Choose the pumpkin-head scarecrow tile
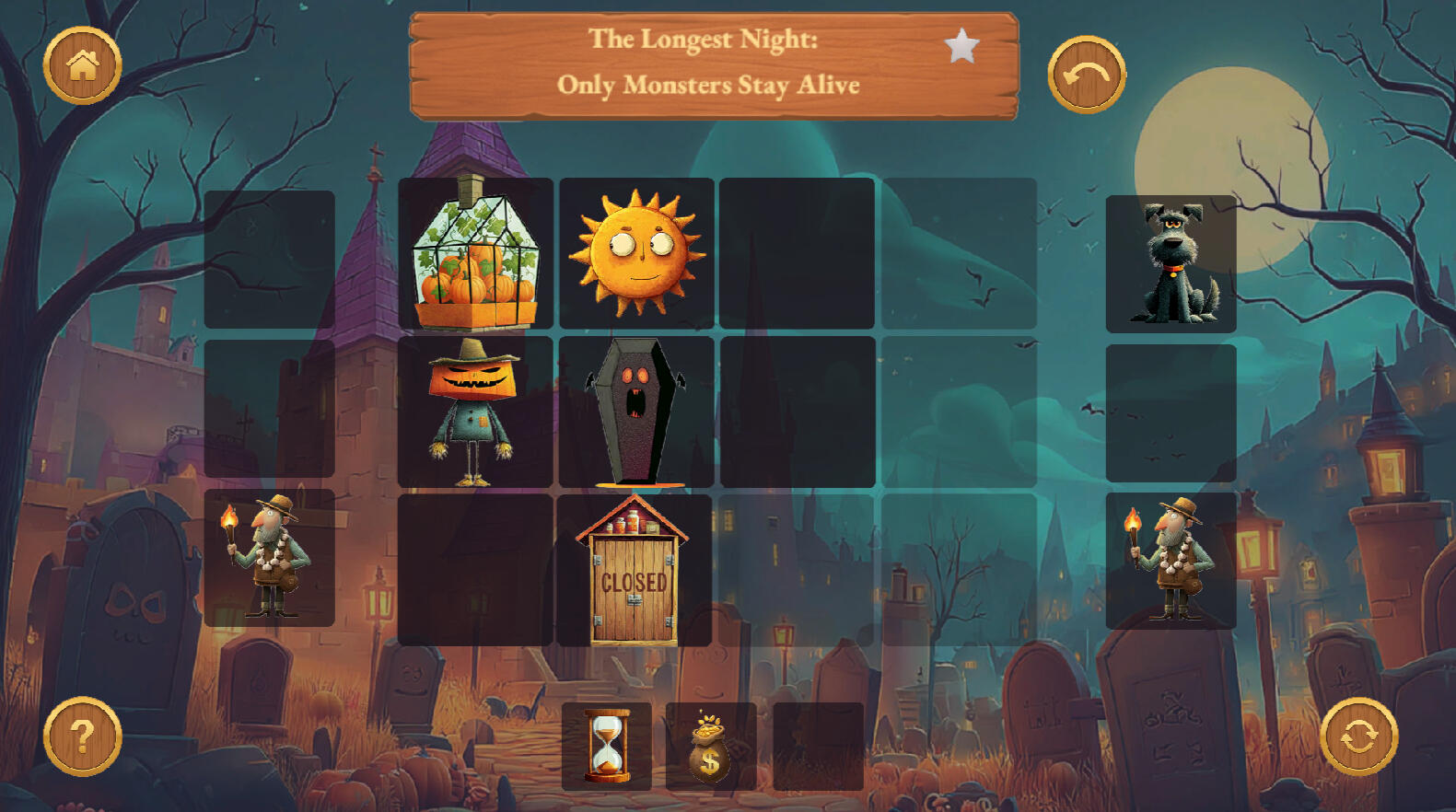The height and width of the screenshot is (812, 1456). [x=475, y=412]
